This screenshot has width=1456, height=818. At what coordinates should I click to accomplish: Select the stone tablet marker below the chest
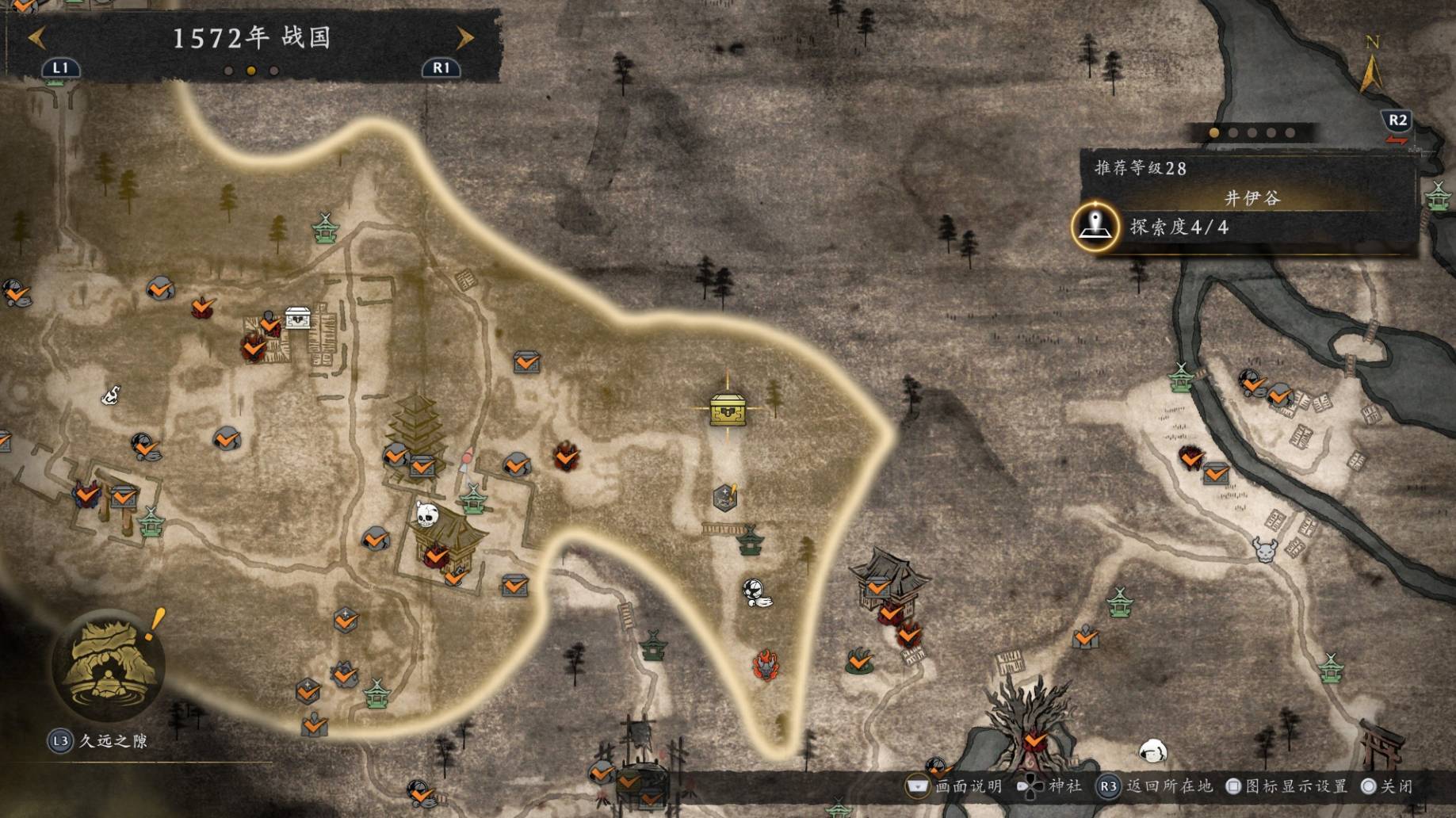725,498
